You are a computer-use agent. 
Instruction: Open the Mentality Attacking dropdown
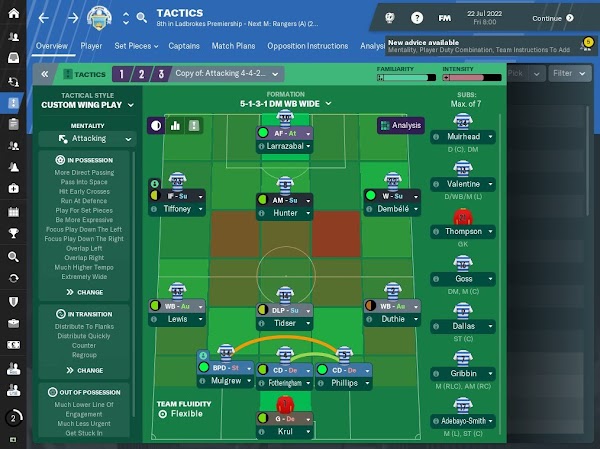[x=88, y=139]
